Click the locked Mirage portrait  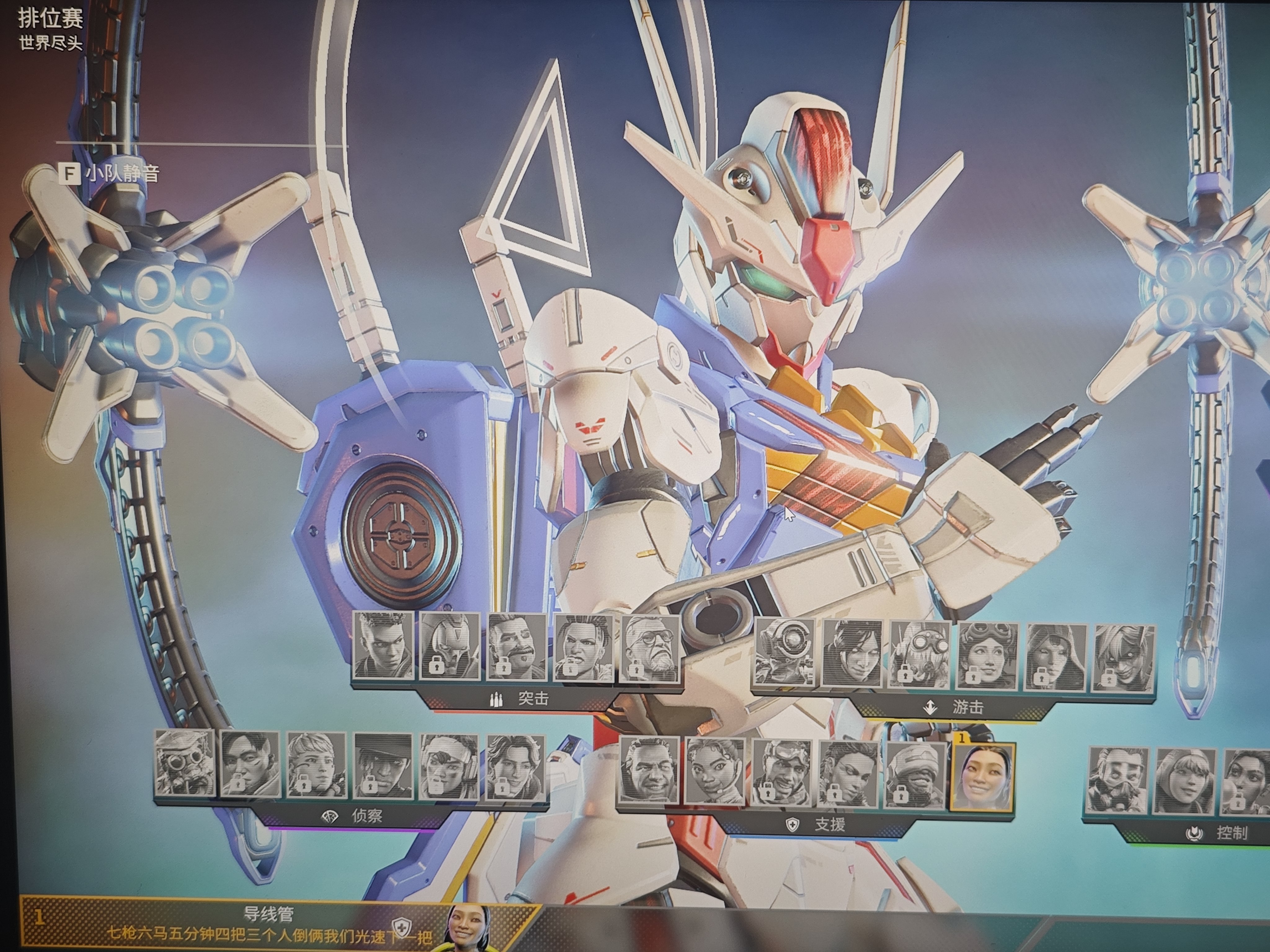tap(781, 772)
